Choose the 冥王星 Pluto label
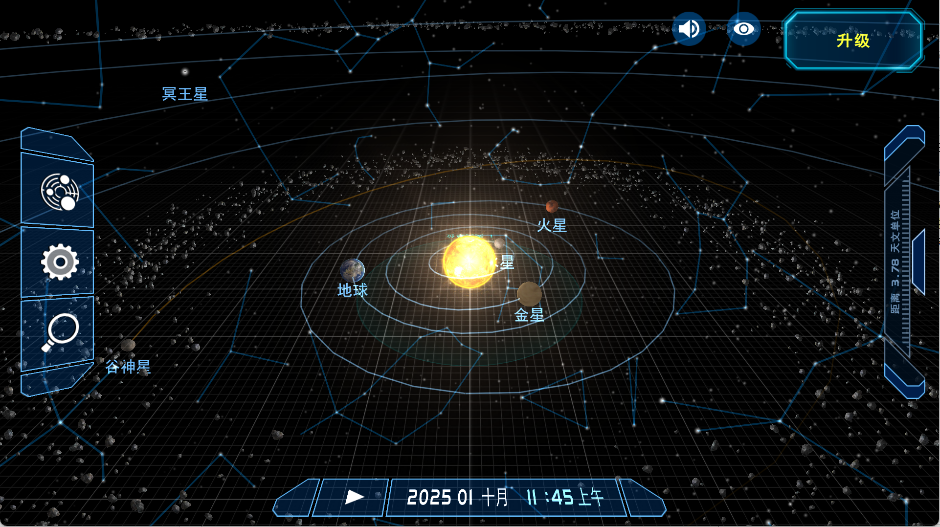The height and width of the screenshot is (527, 940). click(x=185, y=94)
